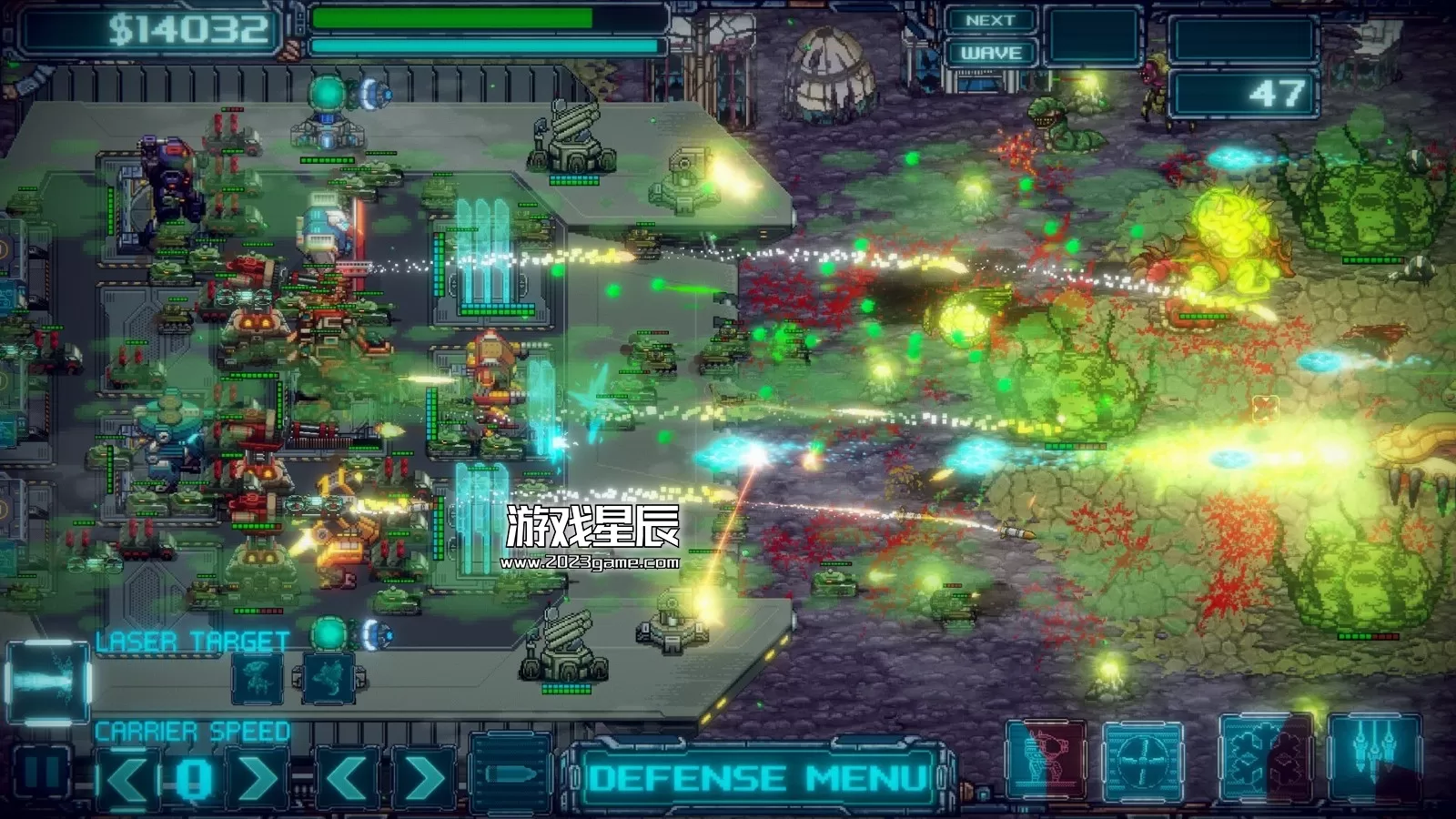Decrease carrier speed with the left arrow
This screenshot has width=1456, height=819.
pyautogui.click(x=127, y=778)
